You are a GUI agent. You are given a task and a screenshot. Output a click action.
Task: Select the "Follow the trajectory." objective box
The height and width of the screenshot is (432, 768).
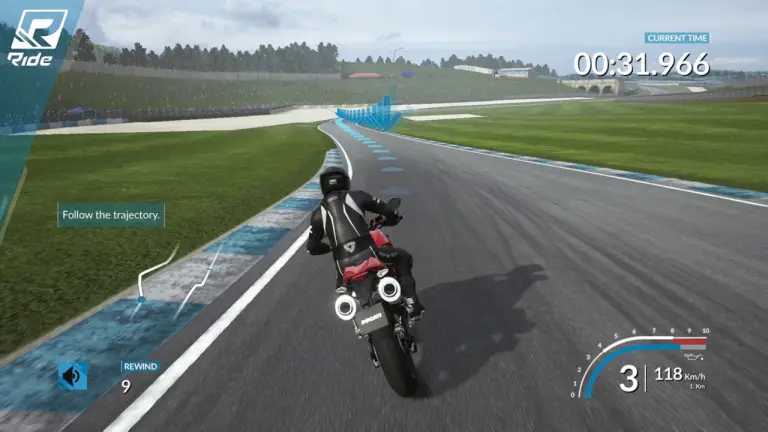coord(111,214)
